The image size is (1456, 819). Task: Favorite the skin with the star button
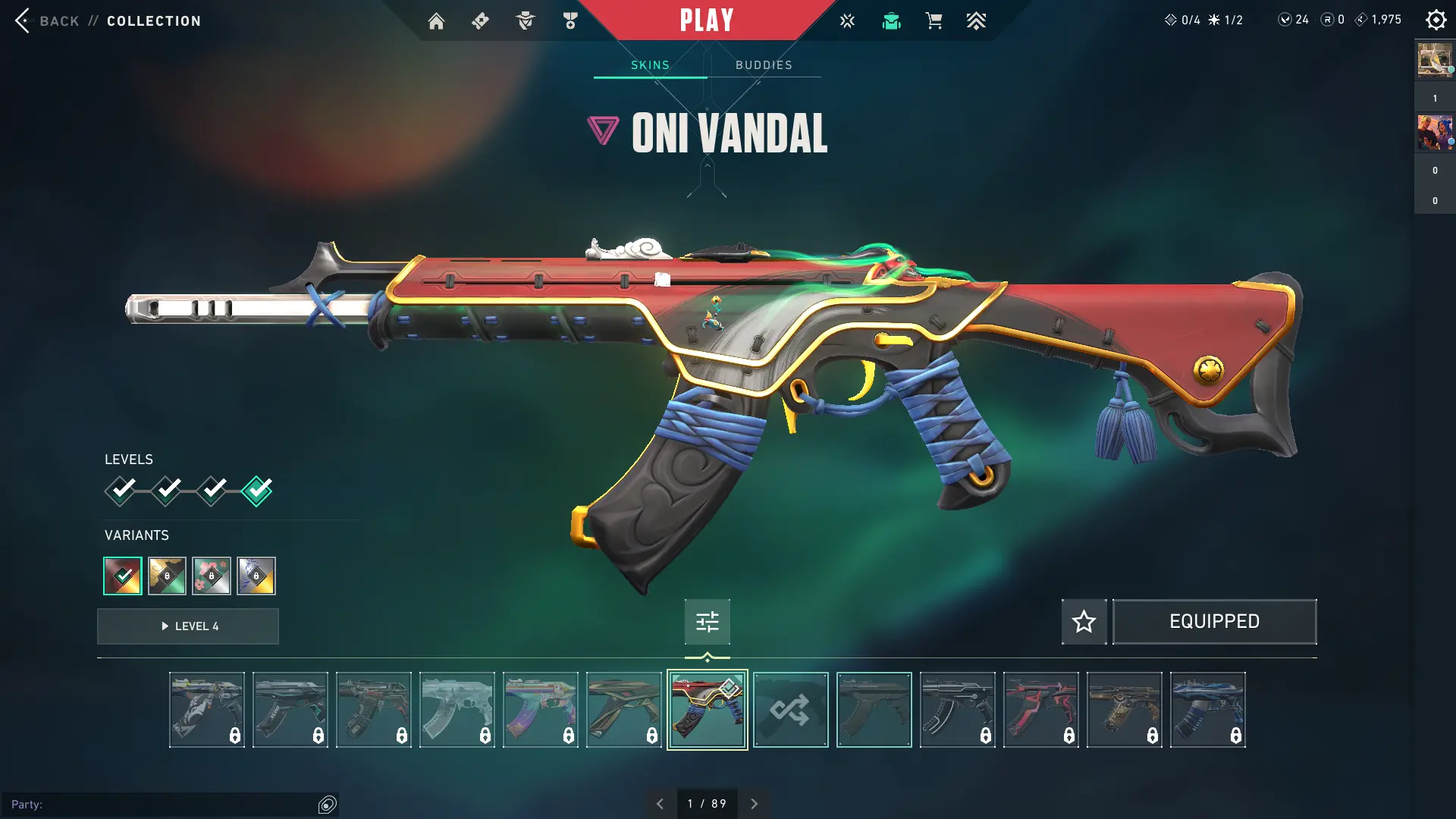pyautogui.click(x=1084, y=622)
